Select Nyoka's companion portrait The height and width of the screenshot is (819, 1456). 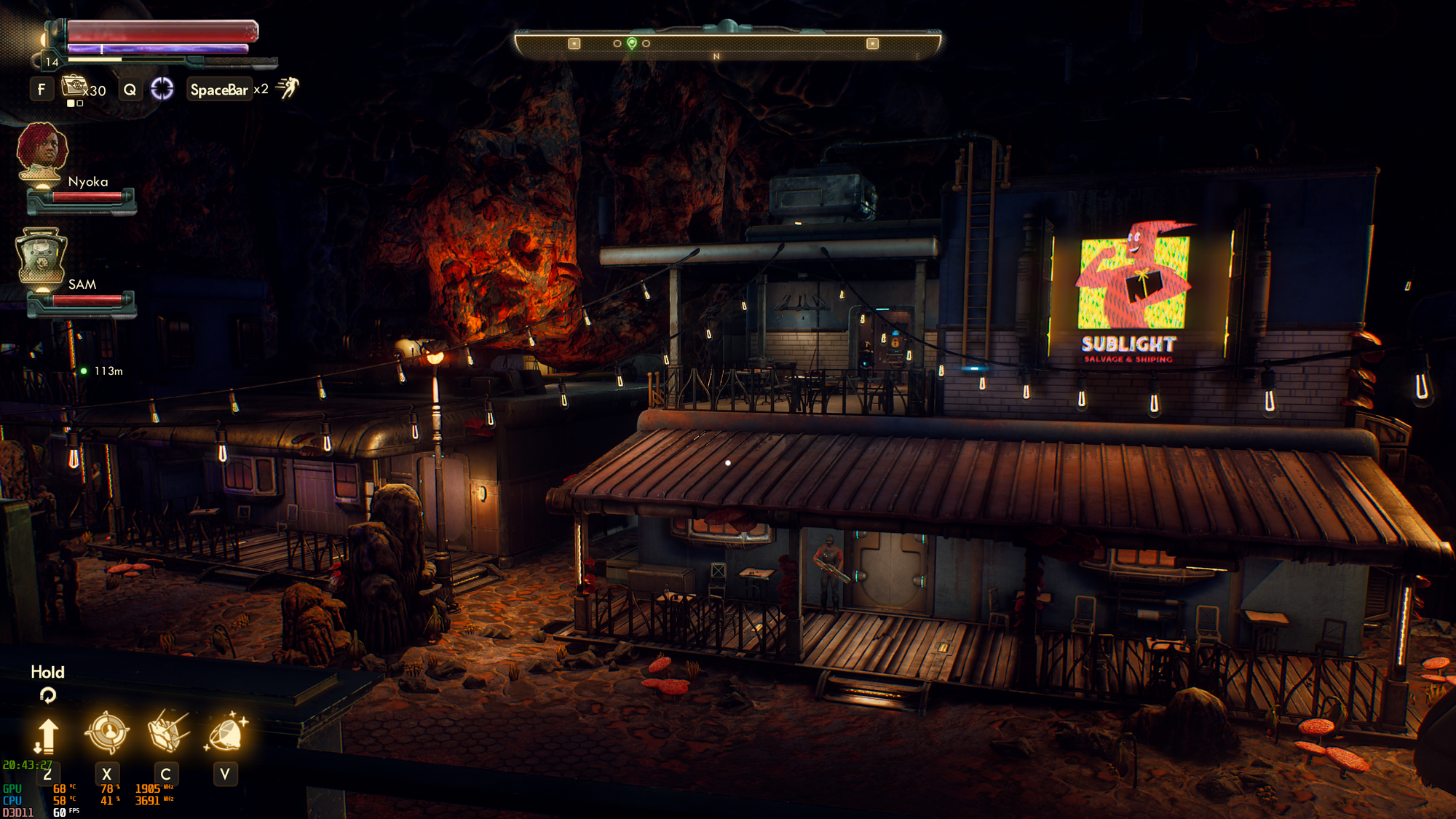click(x=42, y=151)
